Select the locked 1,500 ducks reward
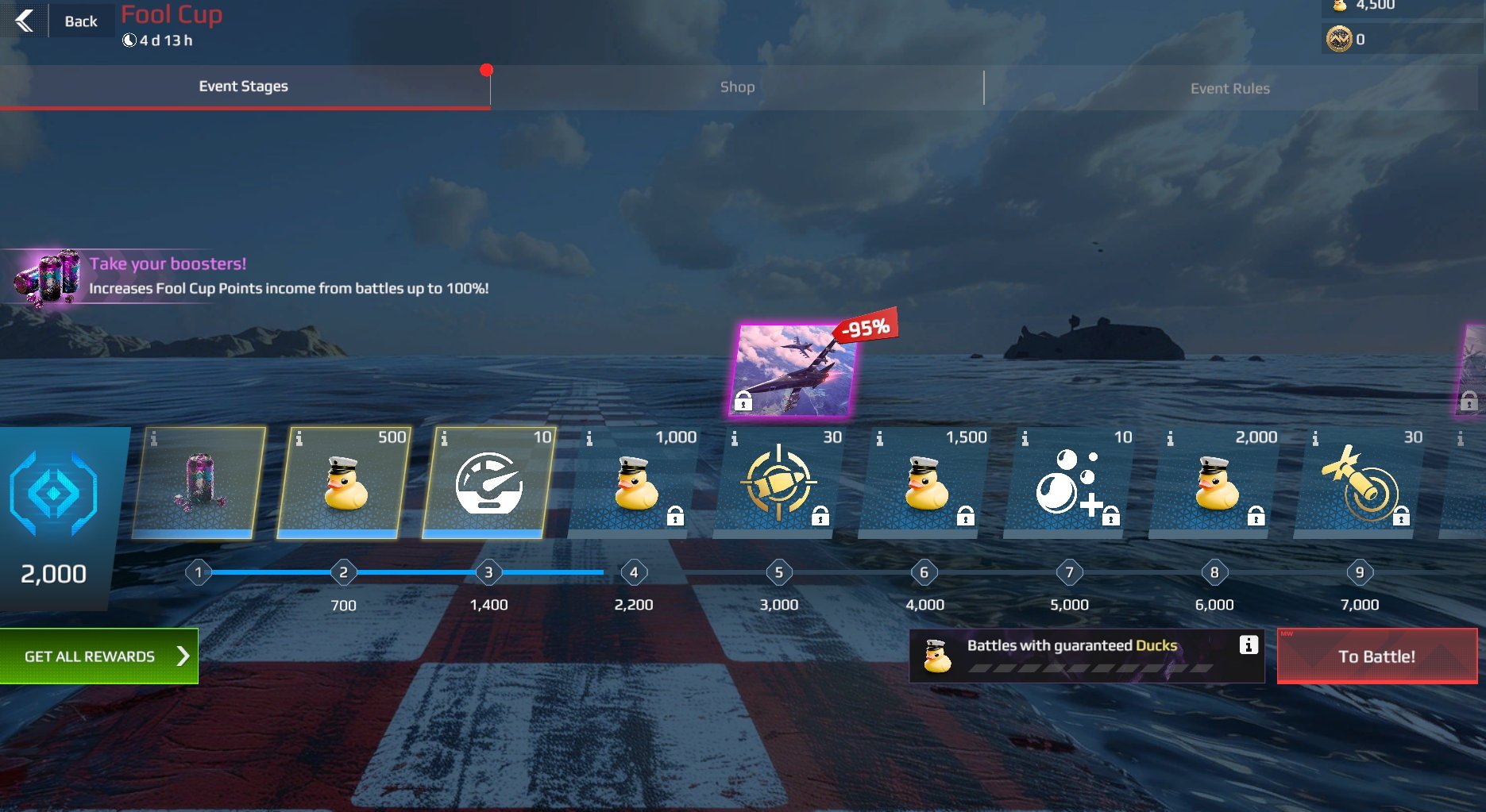The height and width of the screenshot is (812, 1486). [924, 483]
